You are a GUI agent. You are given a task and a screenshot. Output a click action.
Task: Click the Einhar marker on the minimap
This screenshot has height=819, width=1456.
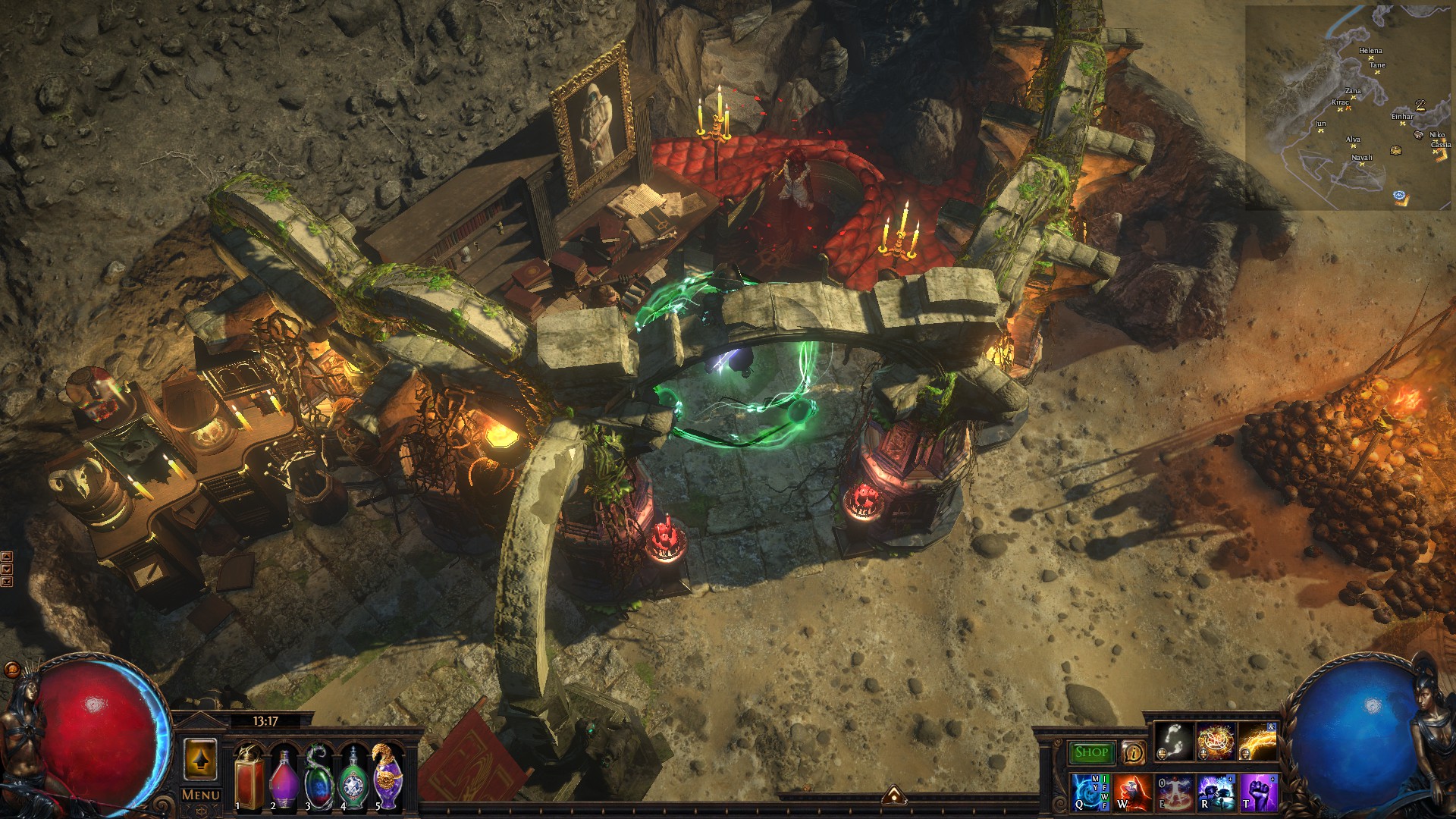1403,123
